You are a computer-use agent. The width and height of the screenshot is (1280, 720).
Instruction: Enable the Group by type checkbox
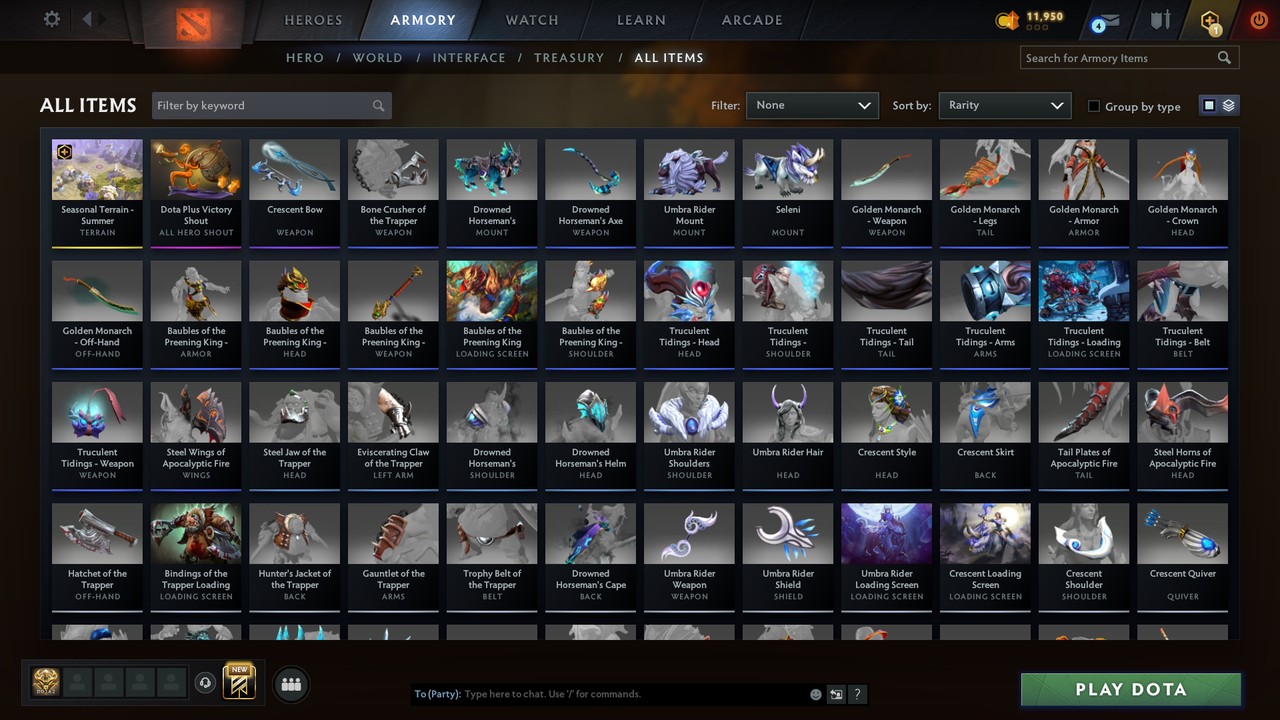pyautogui.click(x=1093, y=106)
